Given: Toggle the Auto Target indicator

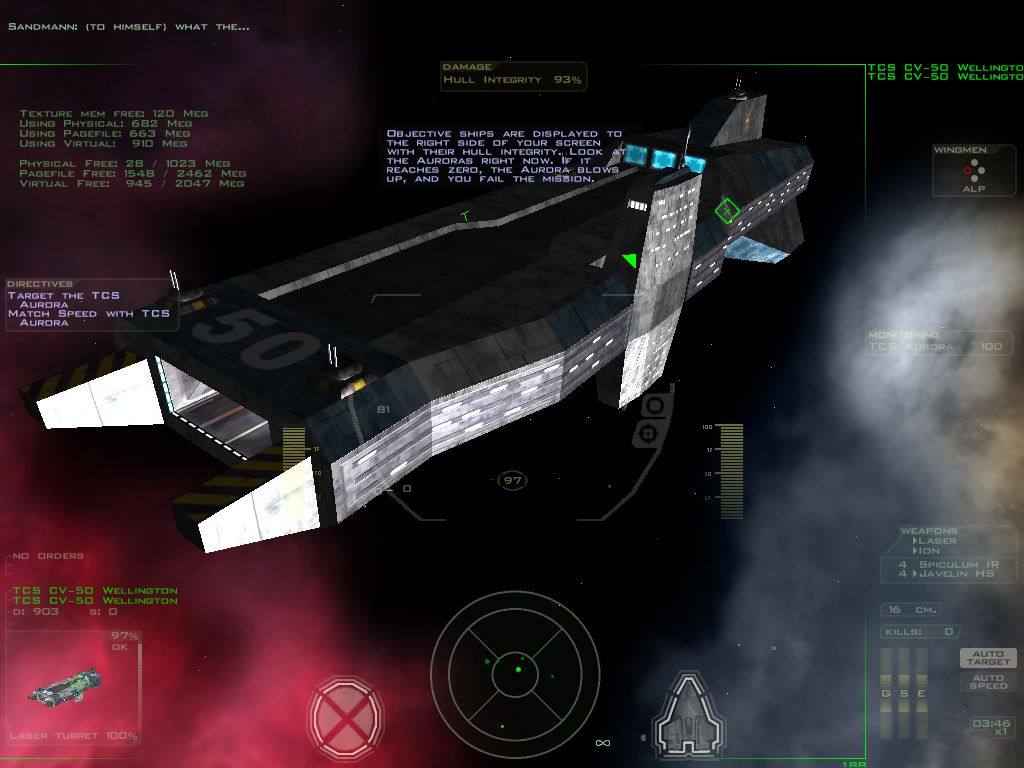Looking at the screenshot, I should point(988,657).
